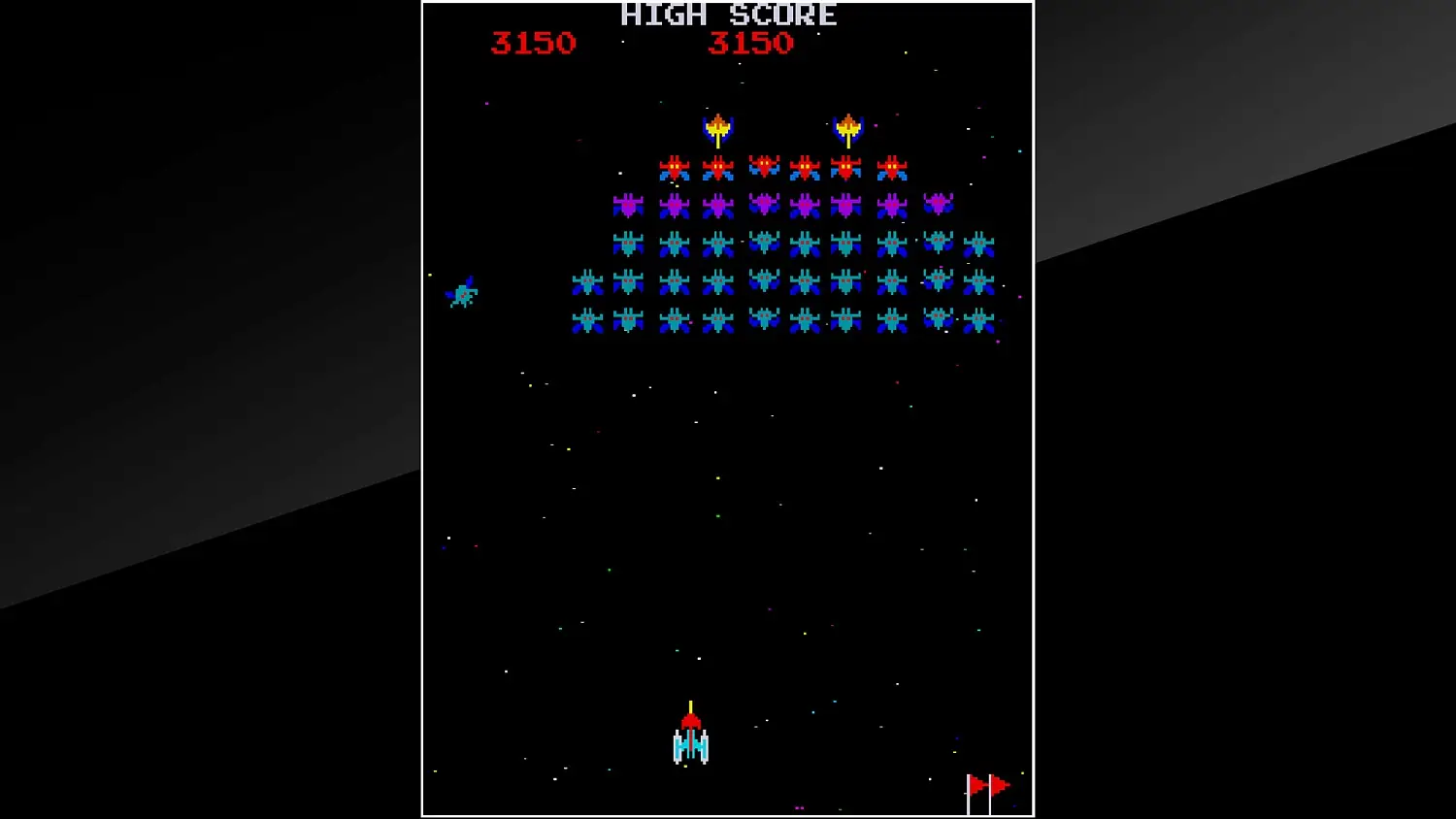The width and height of the screenshot is (1456, 819).
Task: Select the rightmost purple alien in formation
Action: [x=937, y=205]
